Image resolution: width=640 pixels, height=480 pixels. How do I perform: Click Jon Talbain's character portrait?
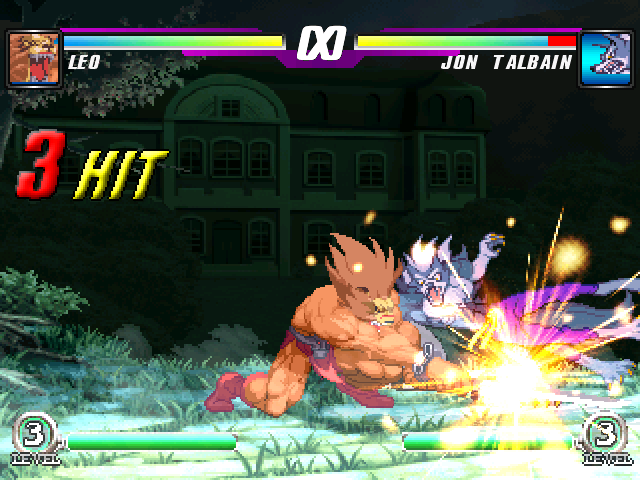tap(605, 59)
